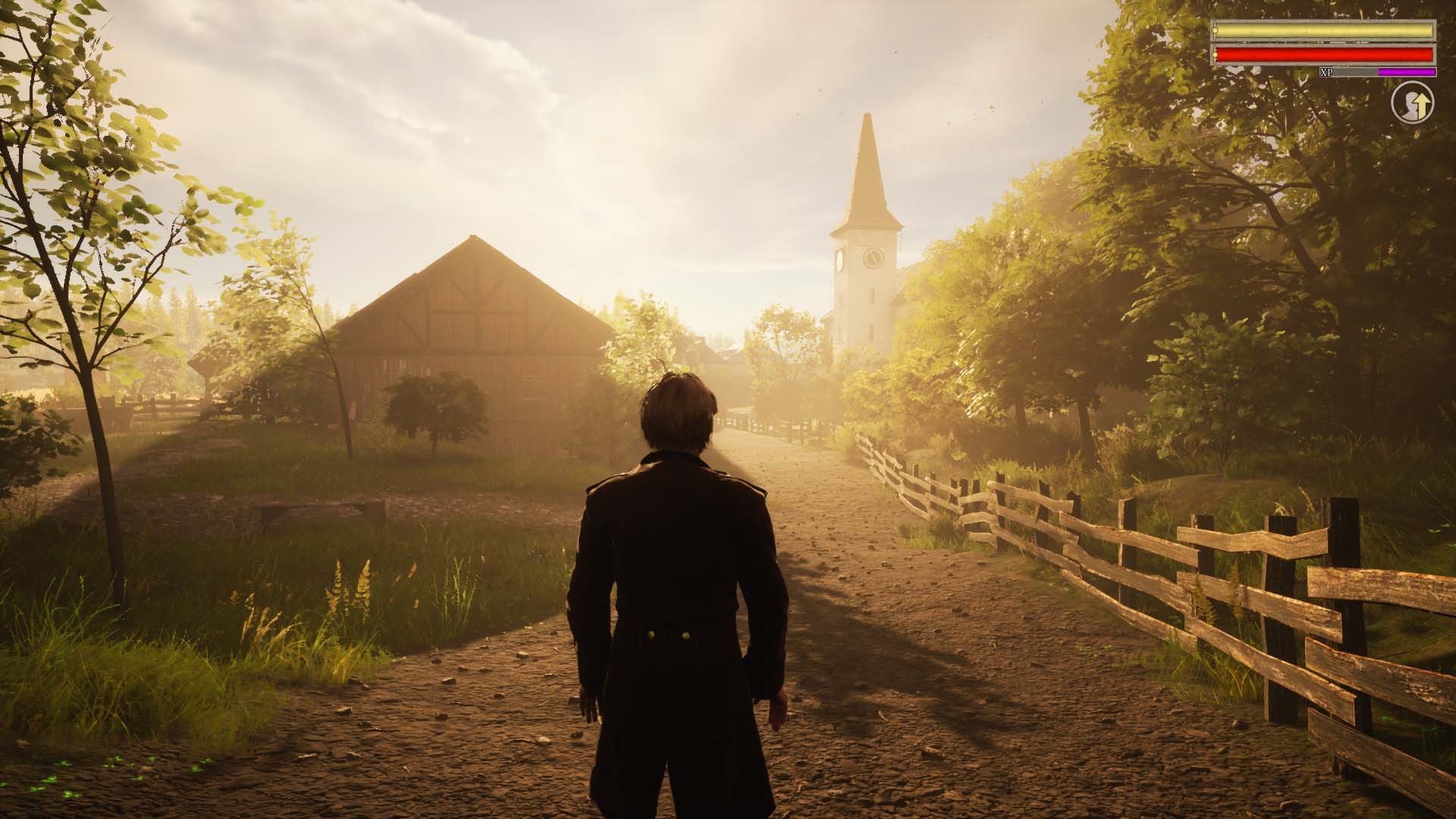Click the circular HUD emblem top right
The image size is (1456, 819).
pyautogui.click(x=1413, y=102)
